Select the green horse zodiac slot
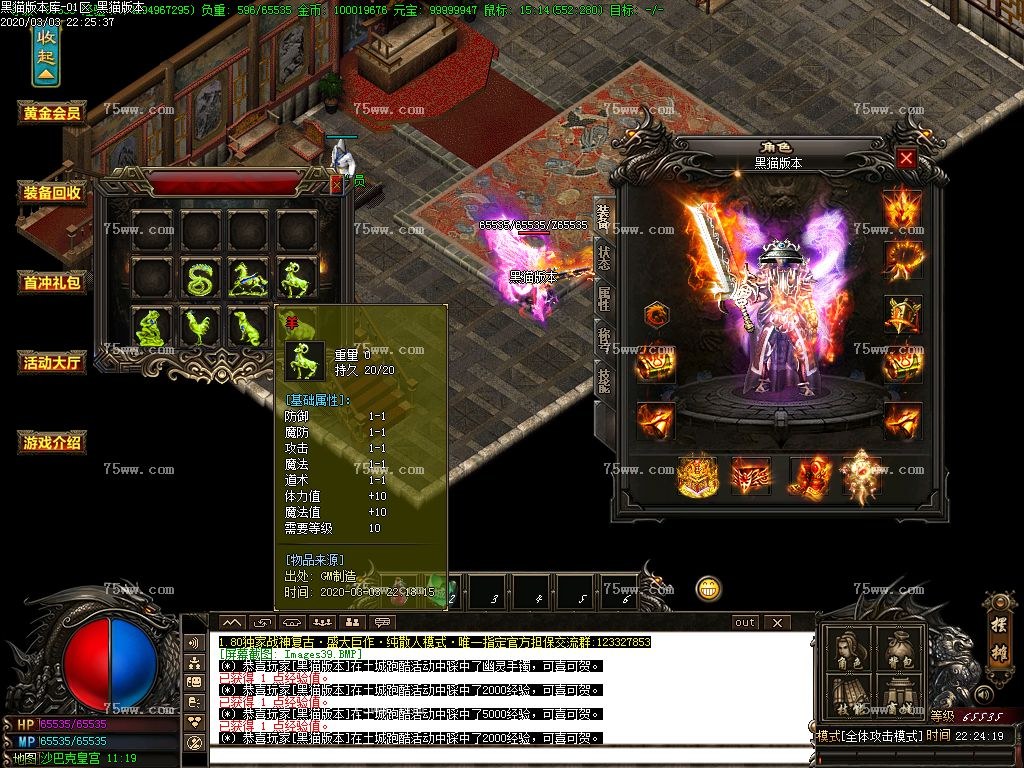 pos(249,277)
